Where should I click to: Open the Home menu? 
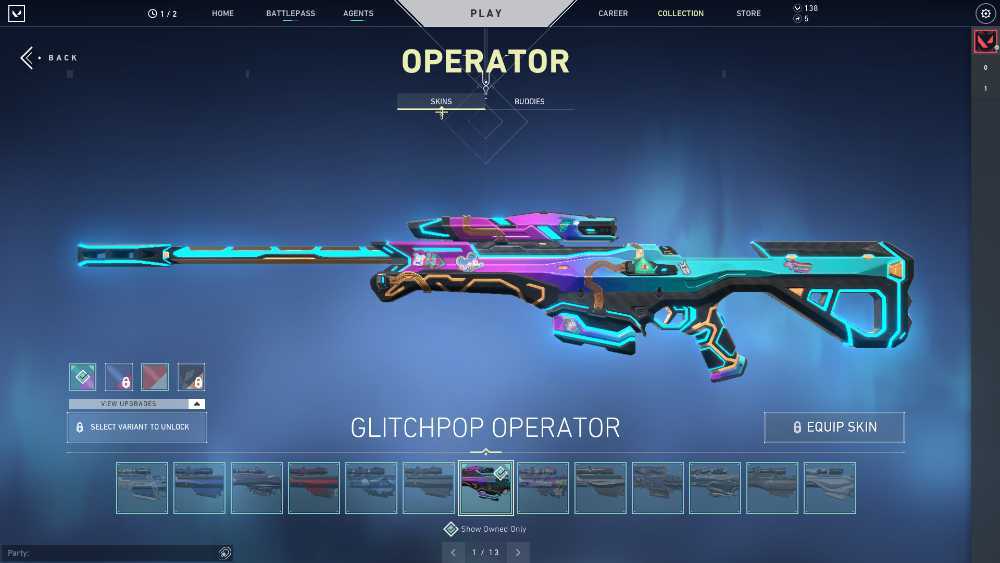[x=223, y=14]
